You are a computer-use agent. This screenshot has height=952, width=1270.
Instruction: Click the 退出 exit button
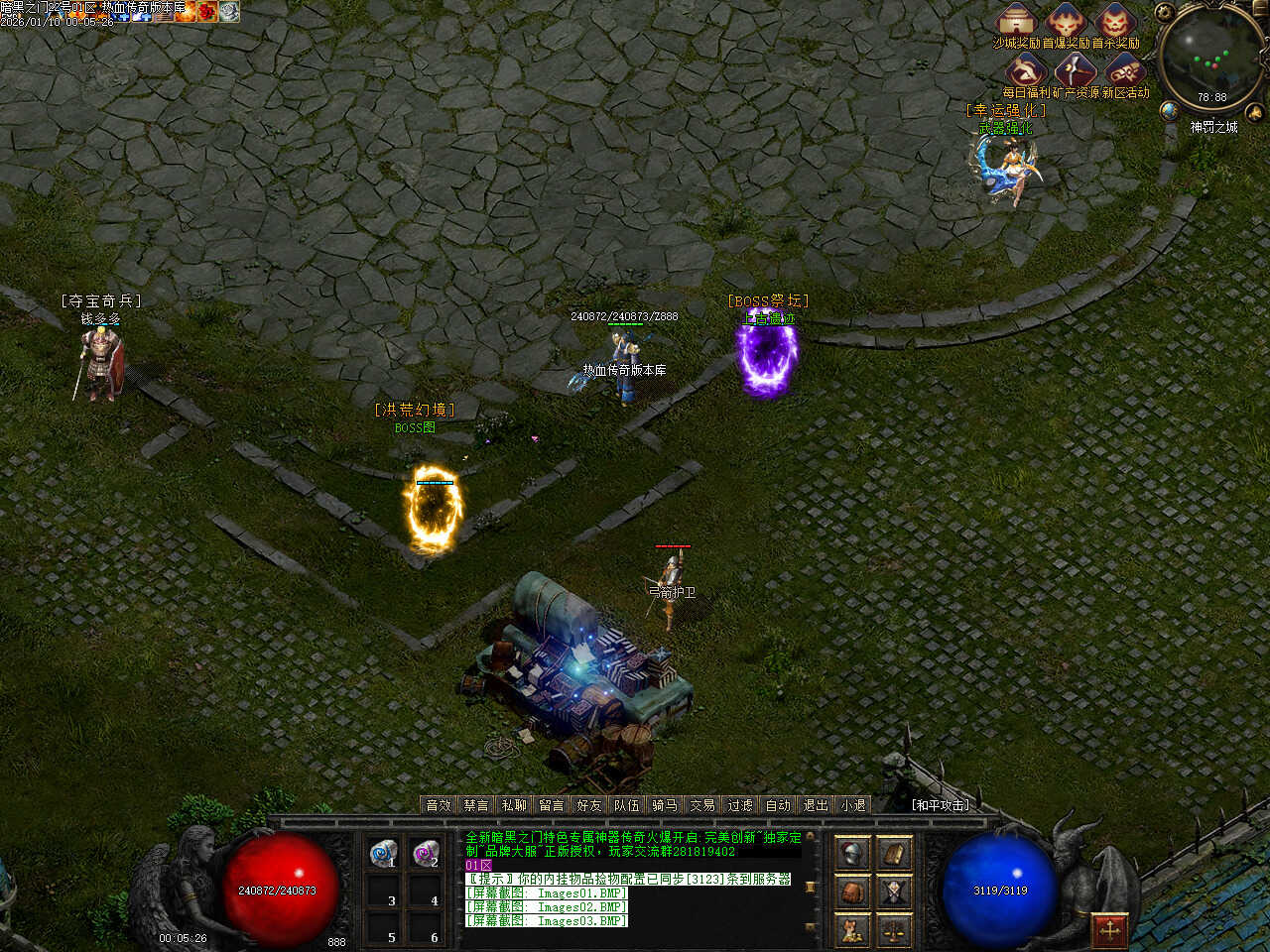coord(816,805)
